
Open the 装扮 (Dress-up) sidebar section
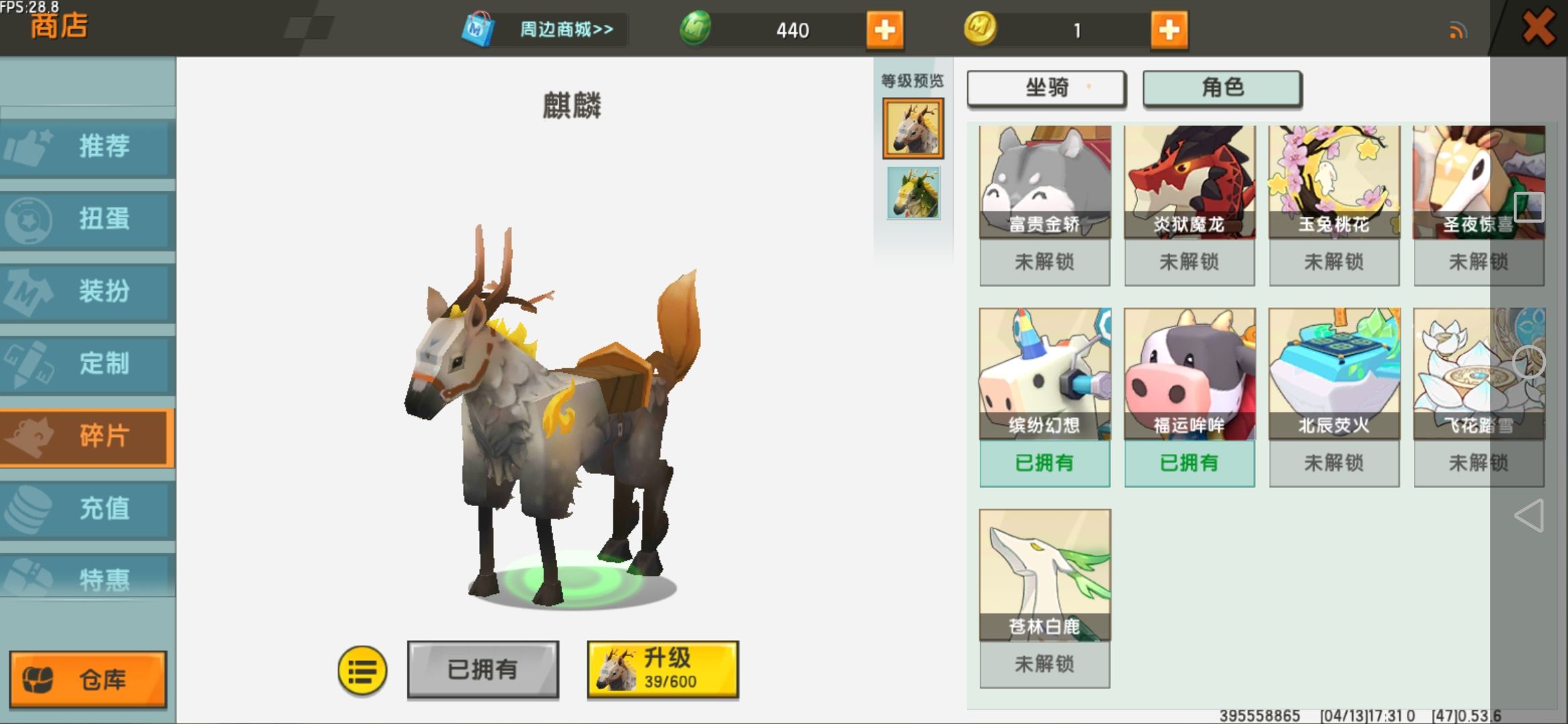87,292
